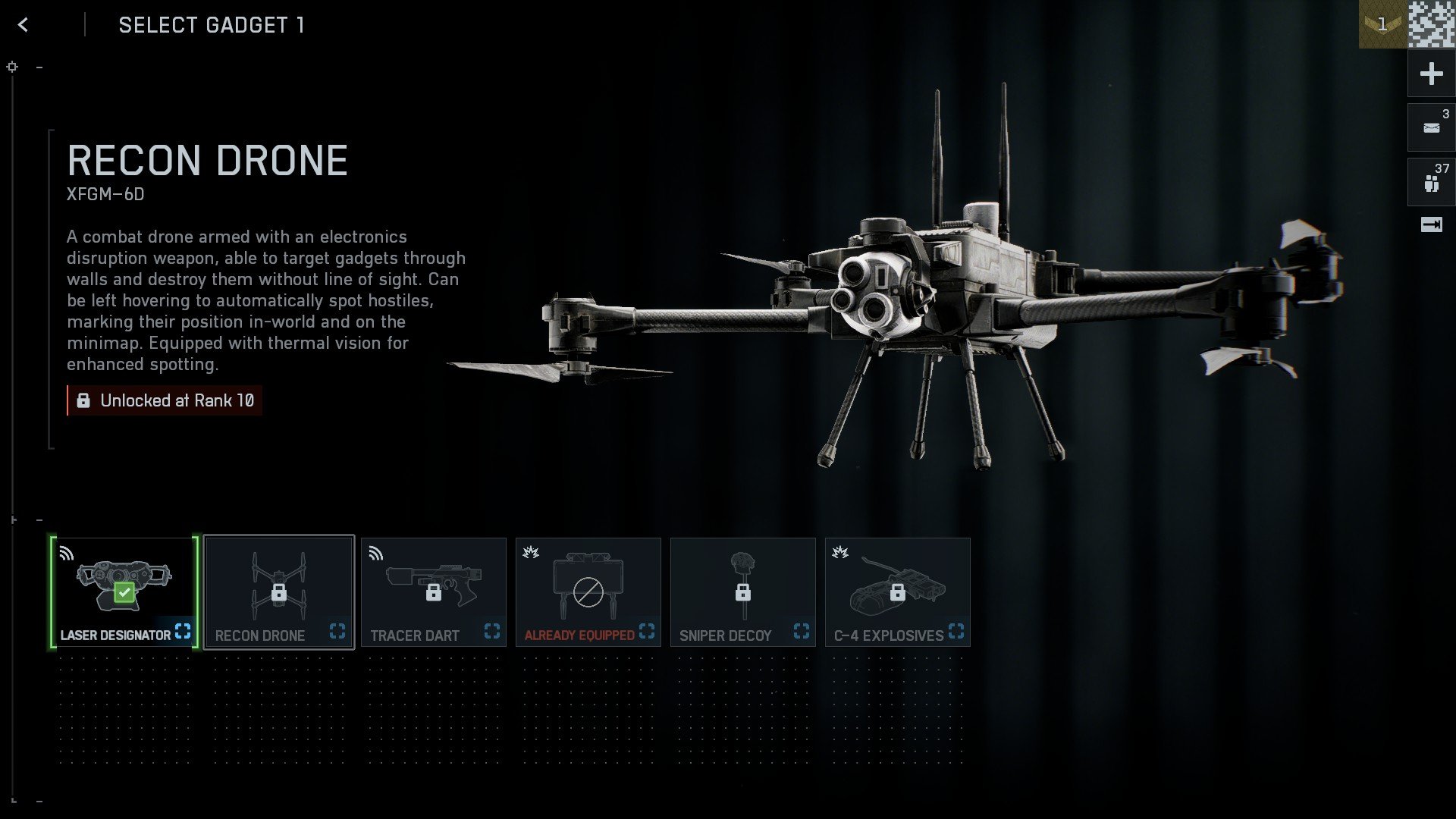Open the messages inbox showing 3 notifications

pyautogui.click(x=1430, y=127)
